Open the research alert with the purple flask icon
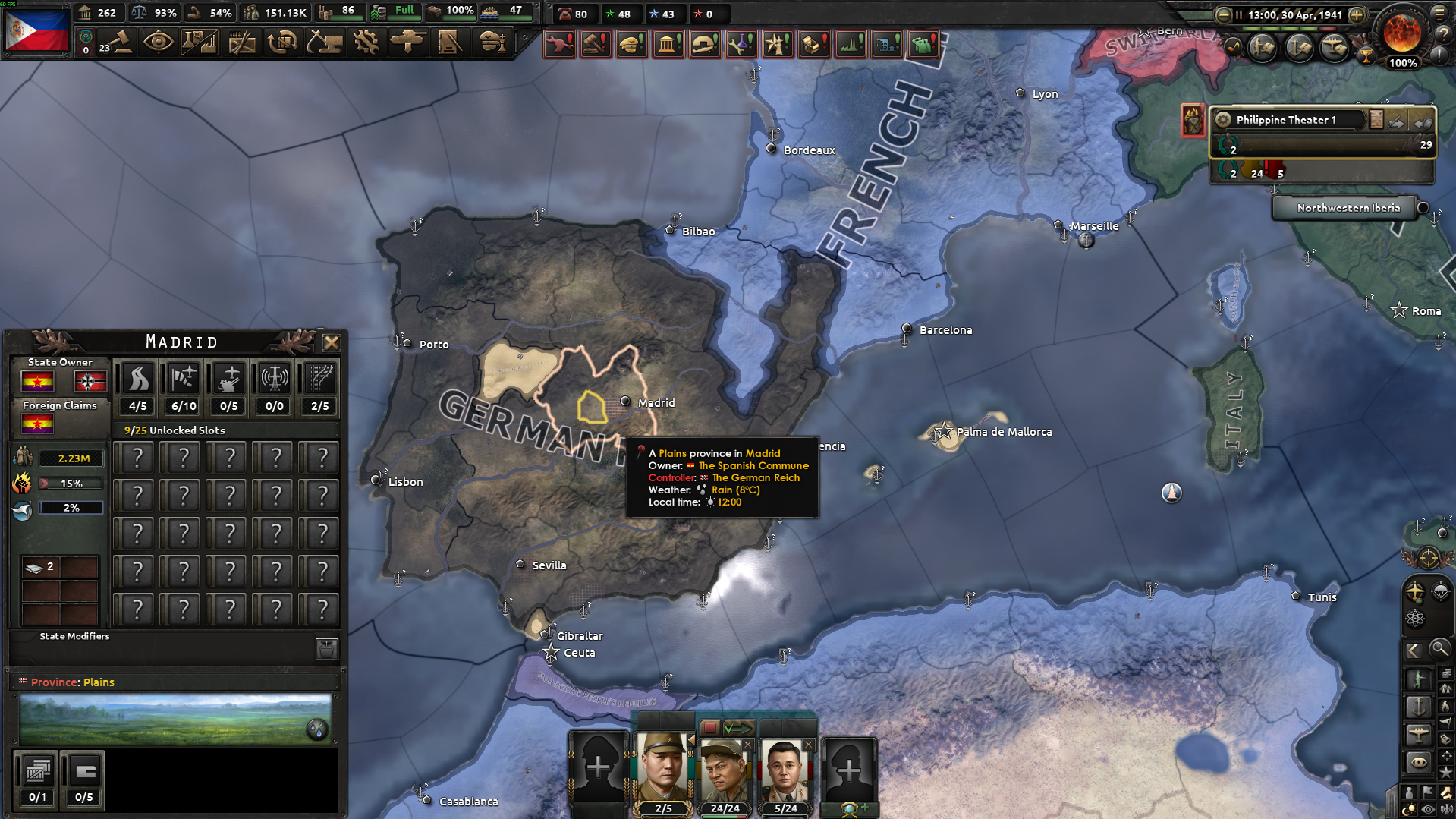 pos(741,43)
